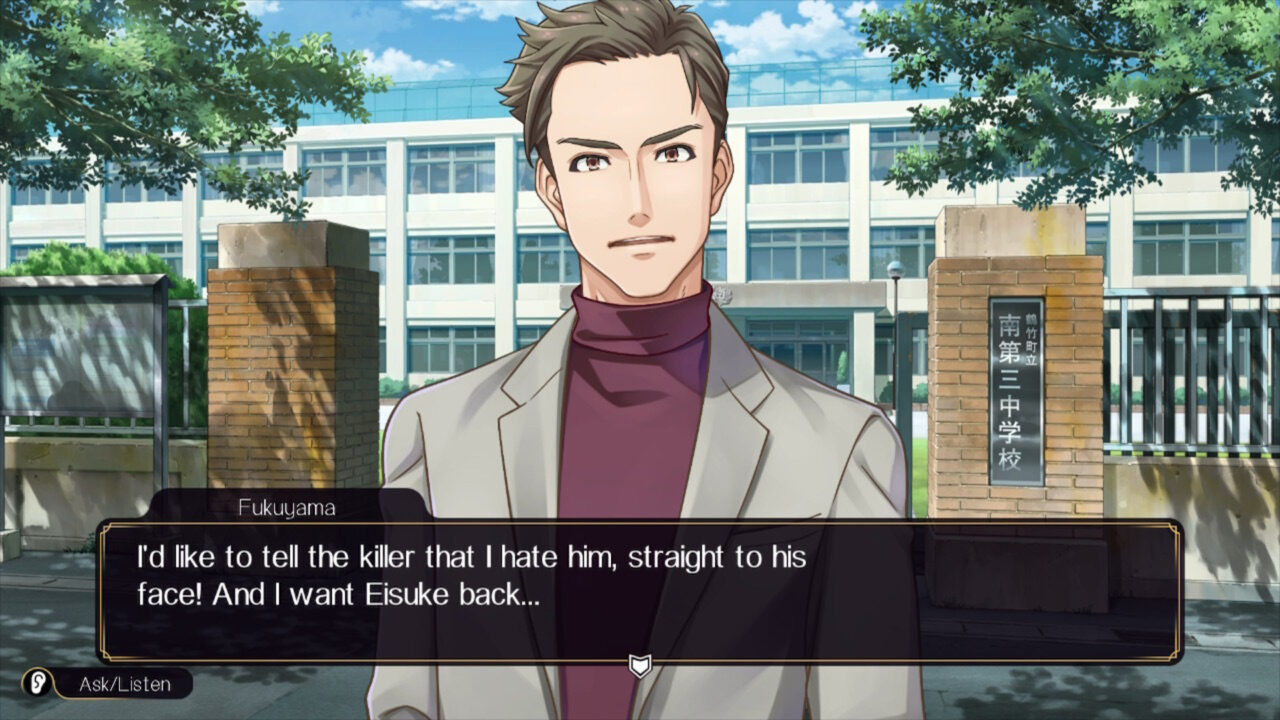The image size is (1280, 720).
Task: Click the ear icon beside Ask/Listen
Action: 38,684
